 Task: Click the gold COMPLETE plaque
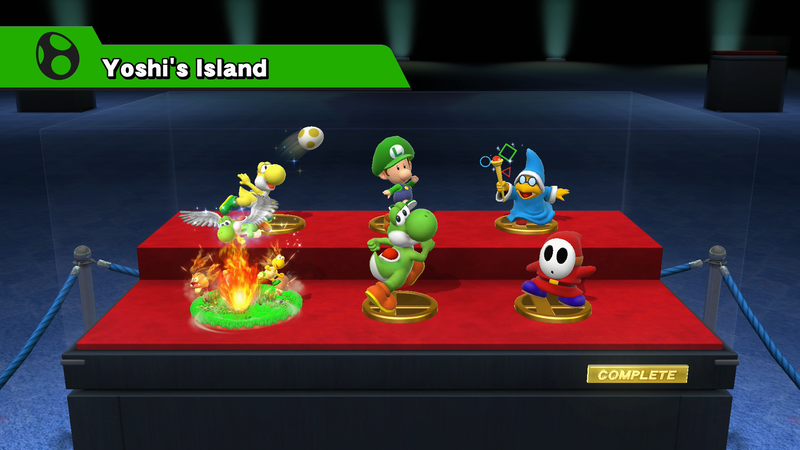pyautogui.click(x=637, y=375)
